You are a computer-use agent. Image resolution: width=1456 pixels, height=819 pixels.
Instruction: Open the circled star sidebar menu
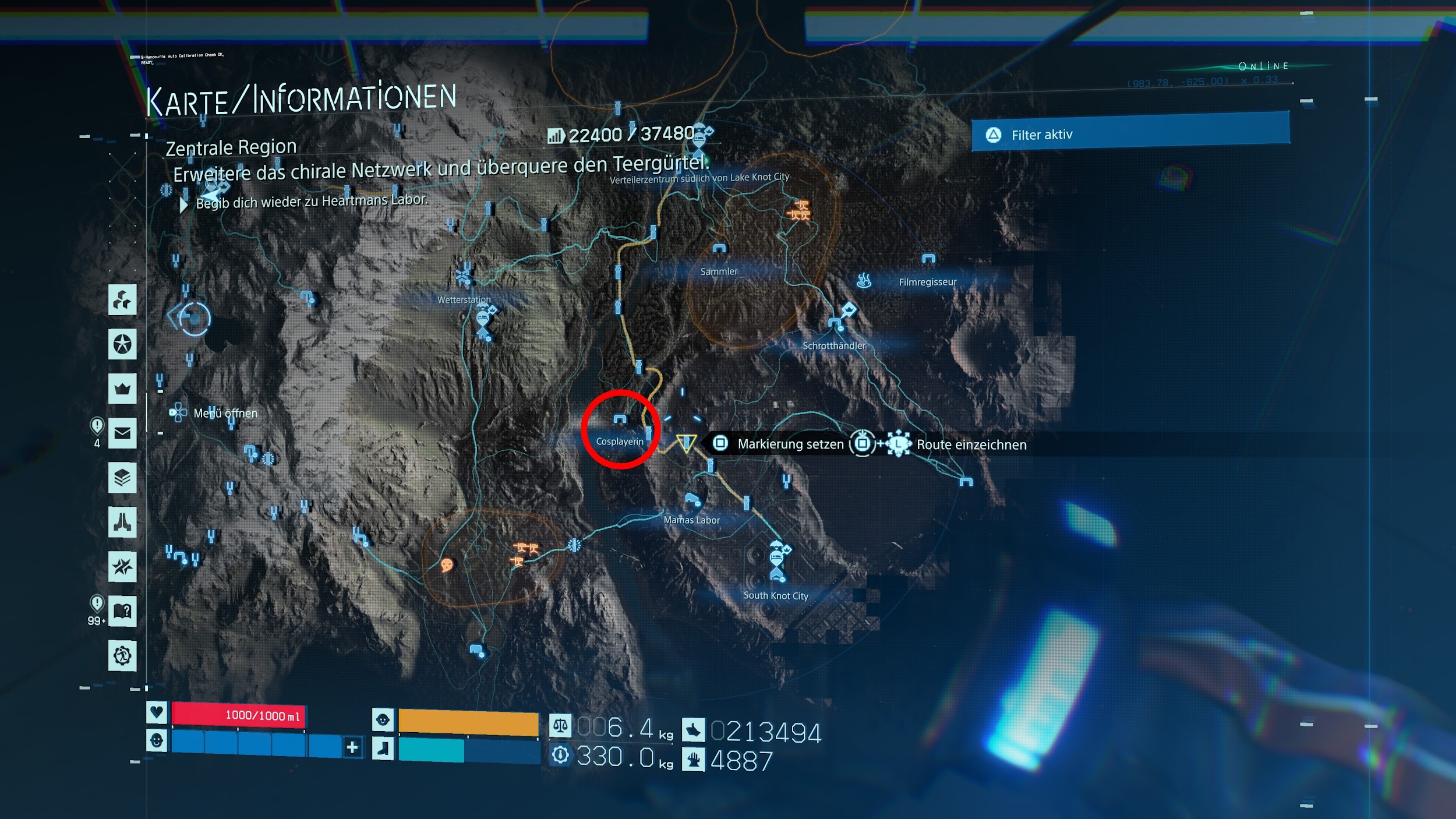click(x=122, y=344)
